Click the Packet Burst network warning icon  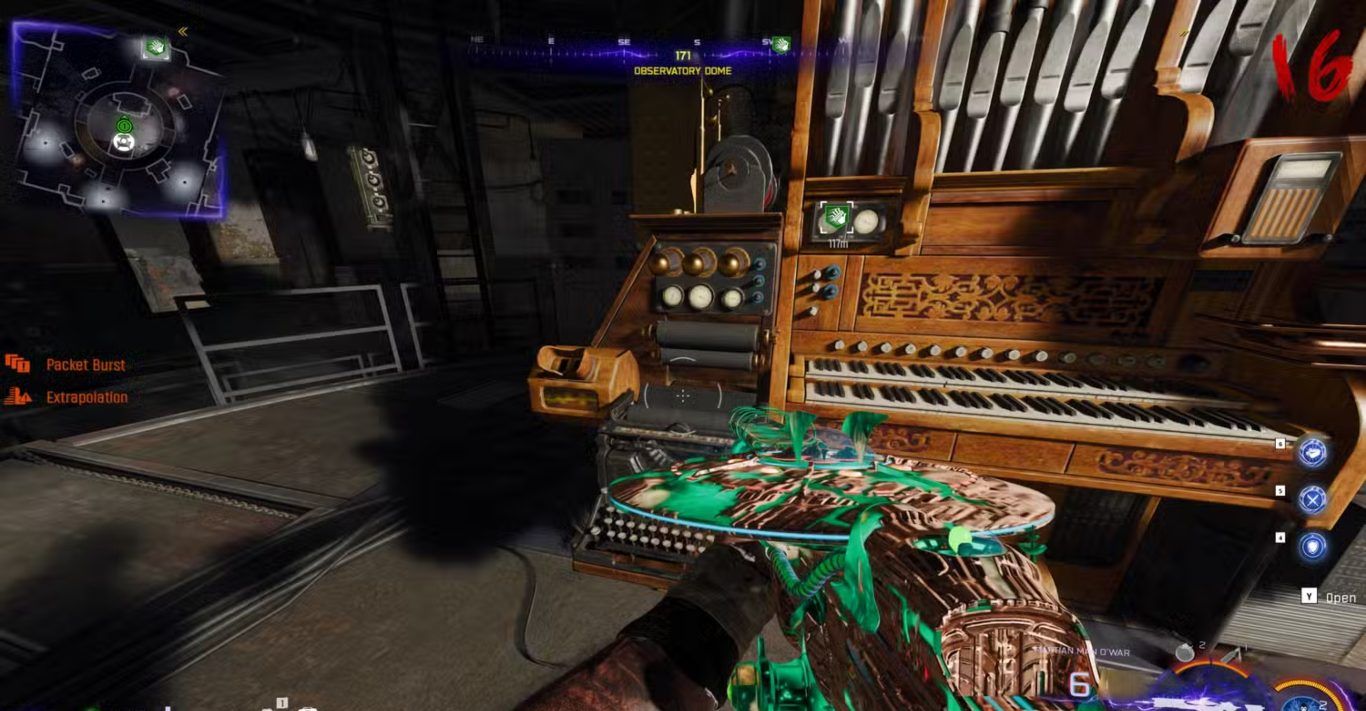(17, 364)
